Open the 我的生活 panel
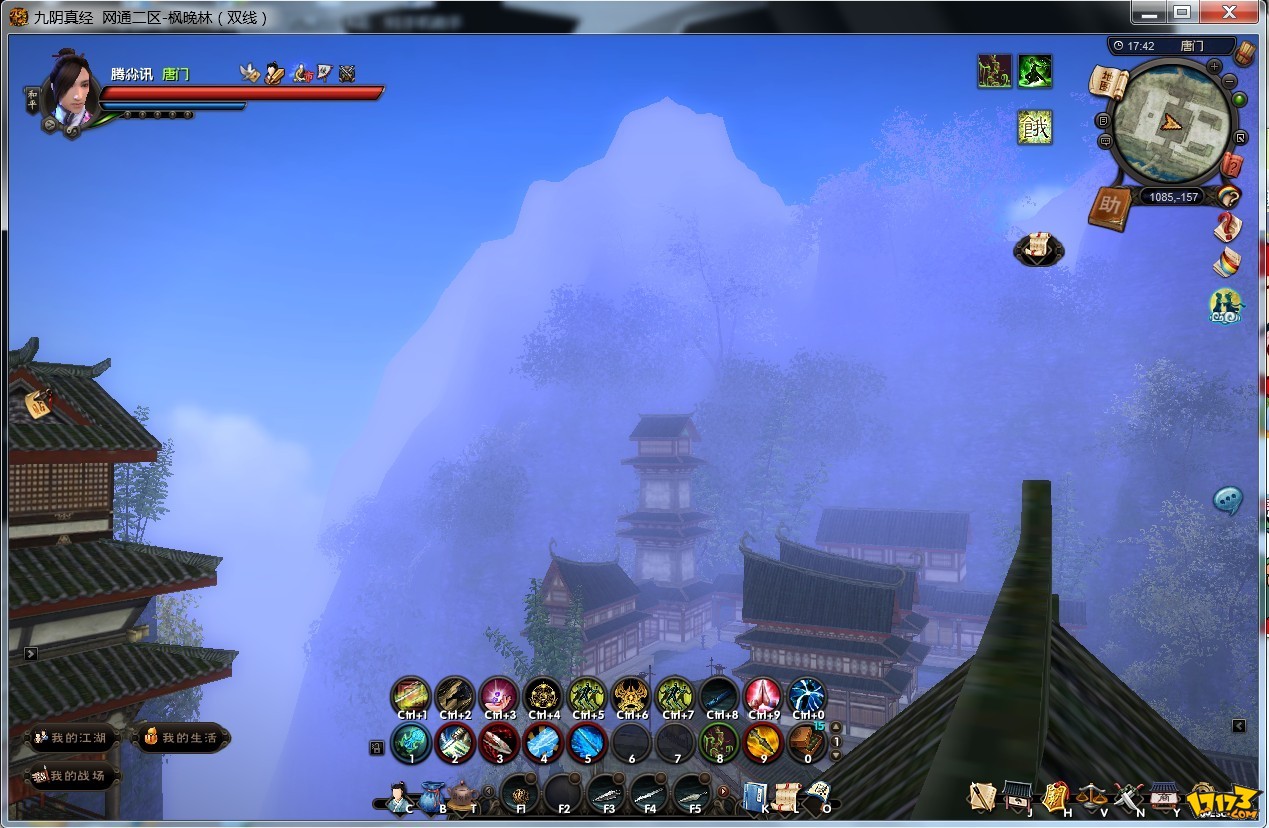This screenshot has height=828, width=1269. tap(181, 738)
